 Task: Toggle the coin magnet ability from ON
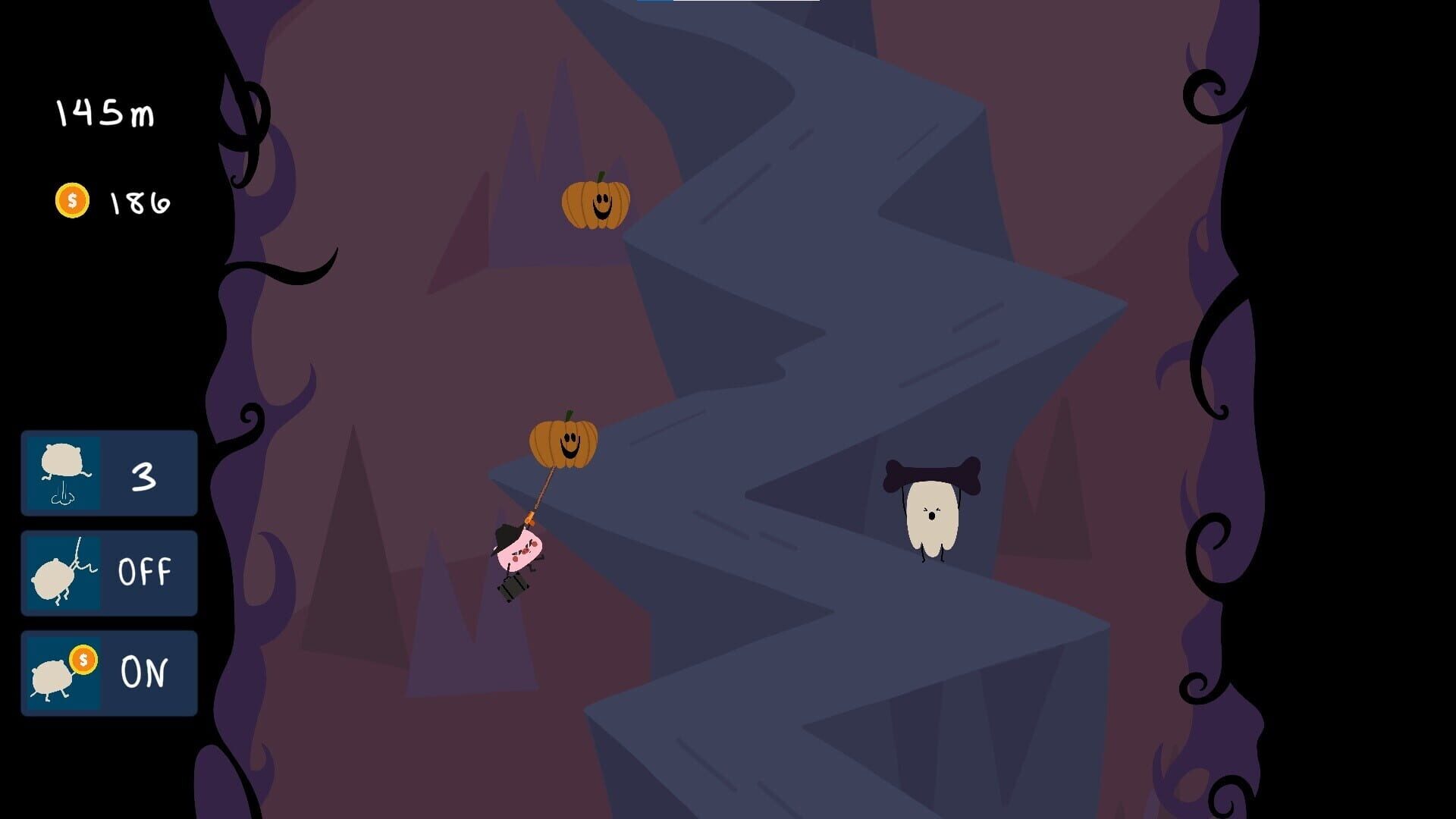point(109,671)
